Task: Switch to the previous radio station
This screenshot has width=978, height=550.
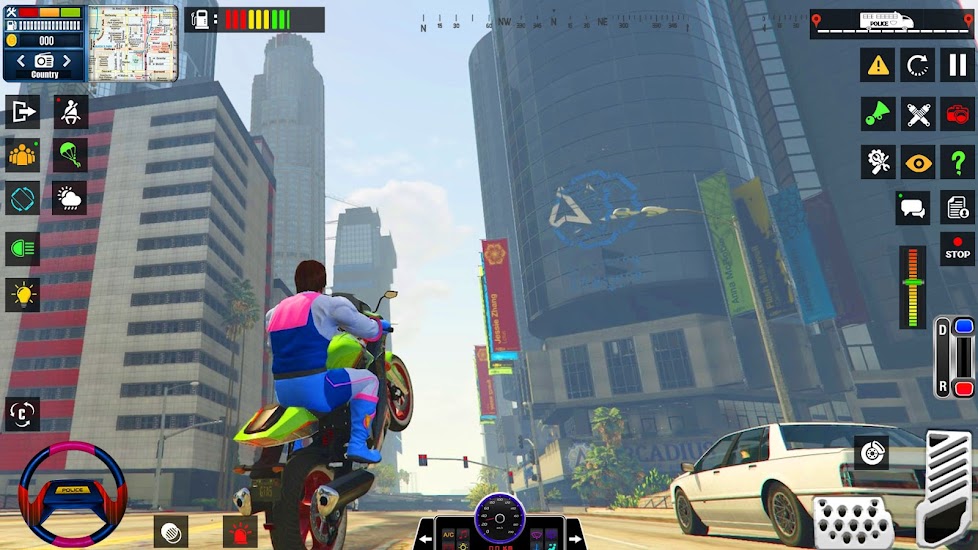Action: pyautogui.click(x=19, y=62)
